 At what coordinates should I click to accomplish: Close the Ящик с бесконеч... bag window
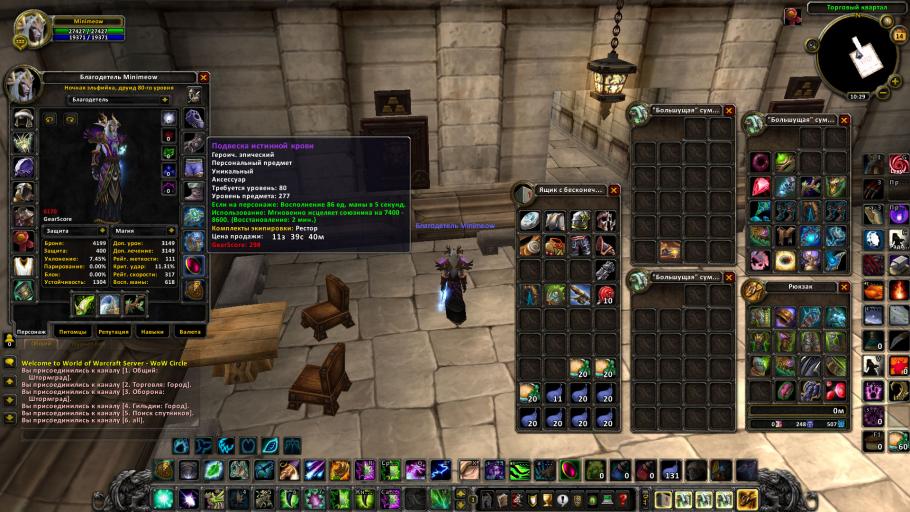(614, 190)
